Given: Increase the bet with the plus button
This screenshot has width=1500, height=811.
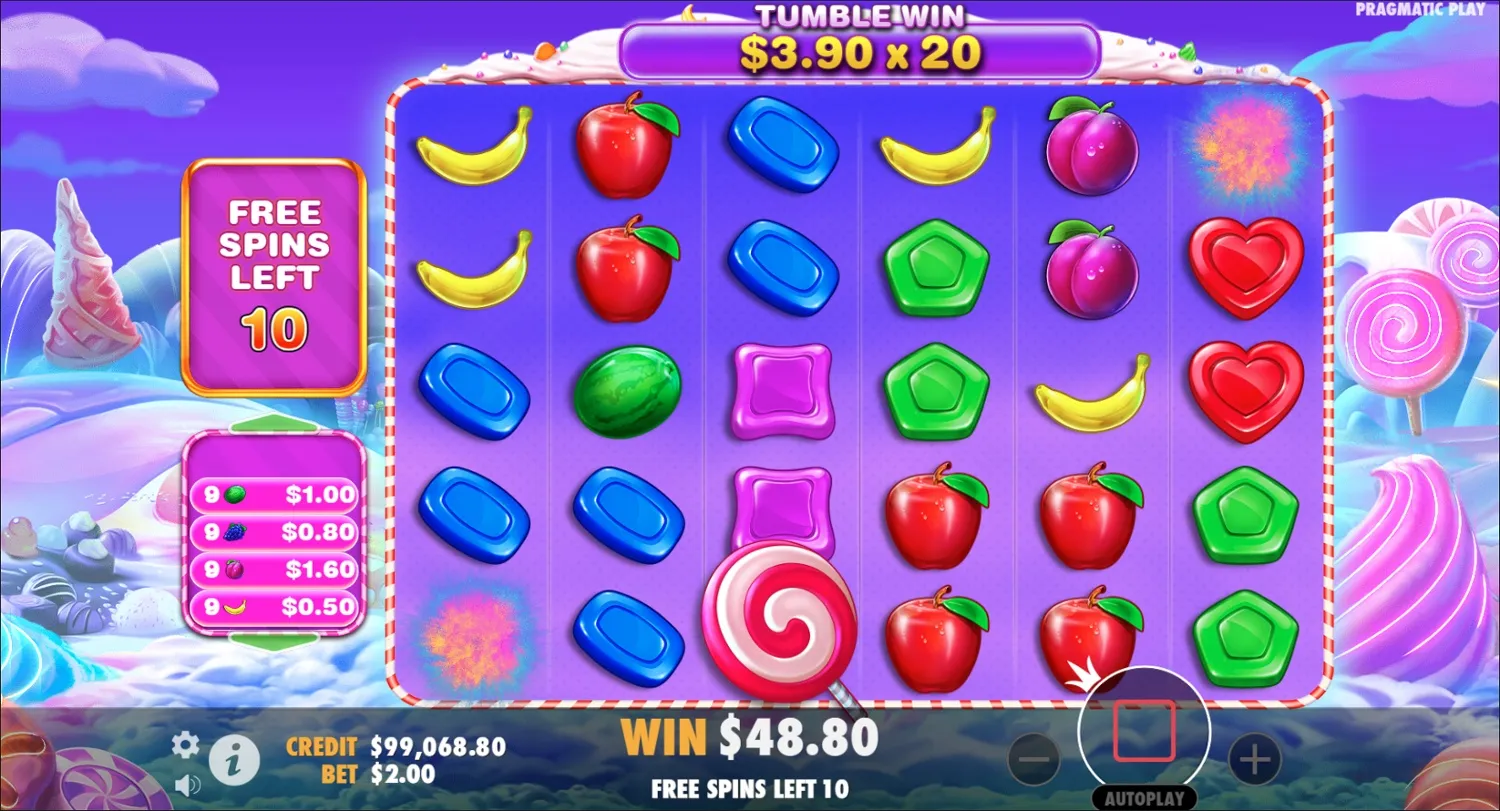Looking at the screenshot, I should [1253, 758].
